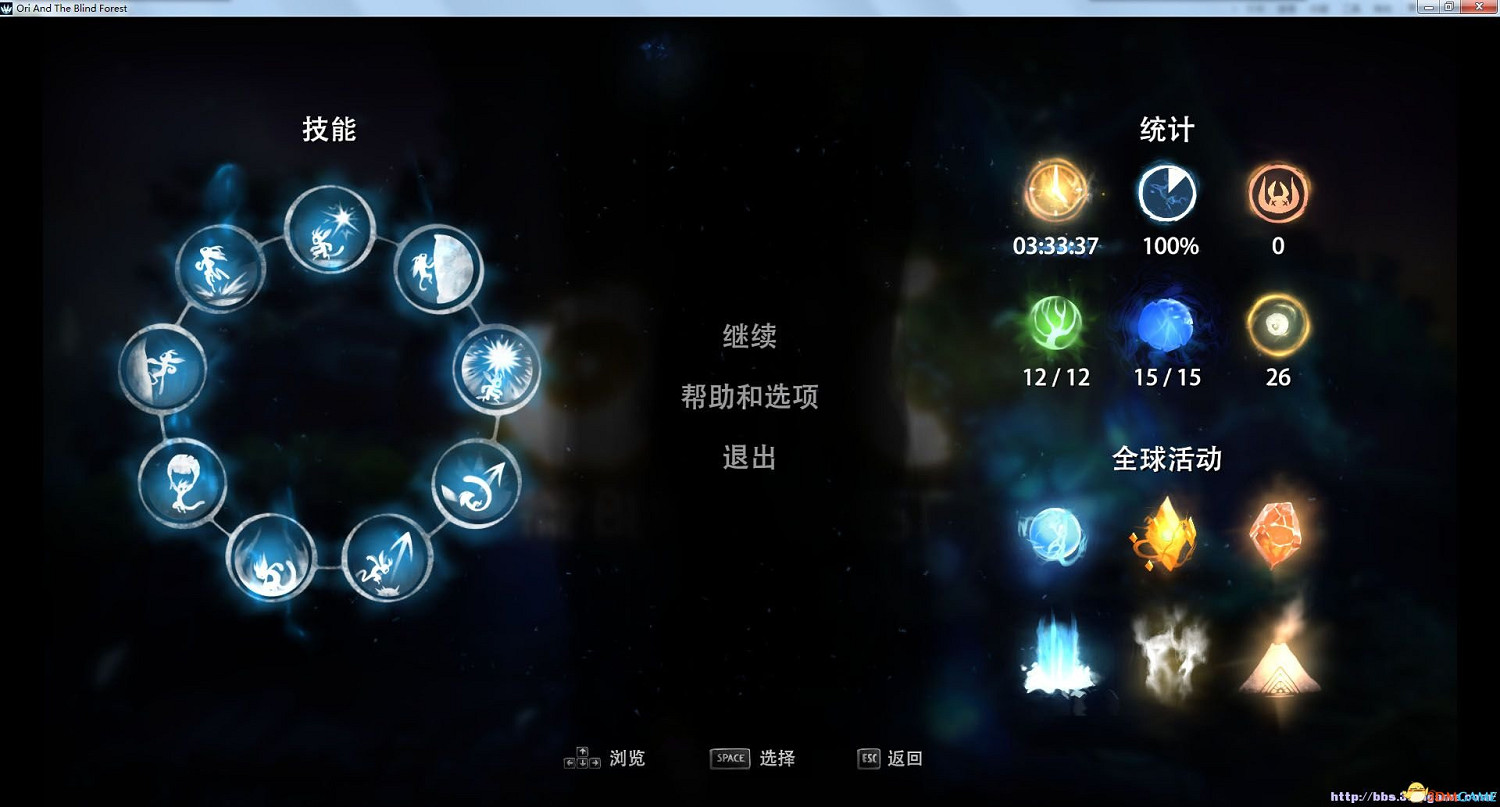Click the 100% completion progress circle

[x=1167, y=192]
